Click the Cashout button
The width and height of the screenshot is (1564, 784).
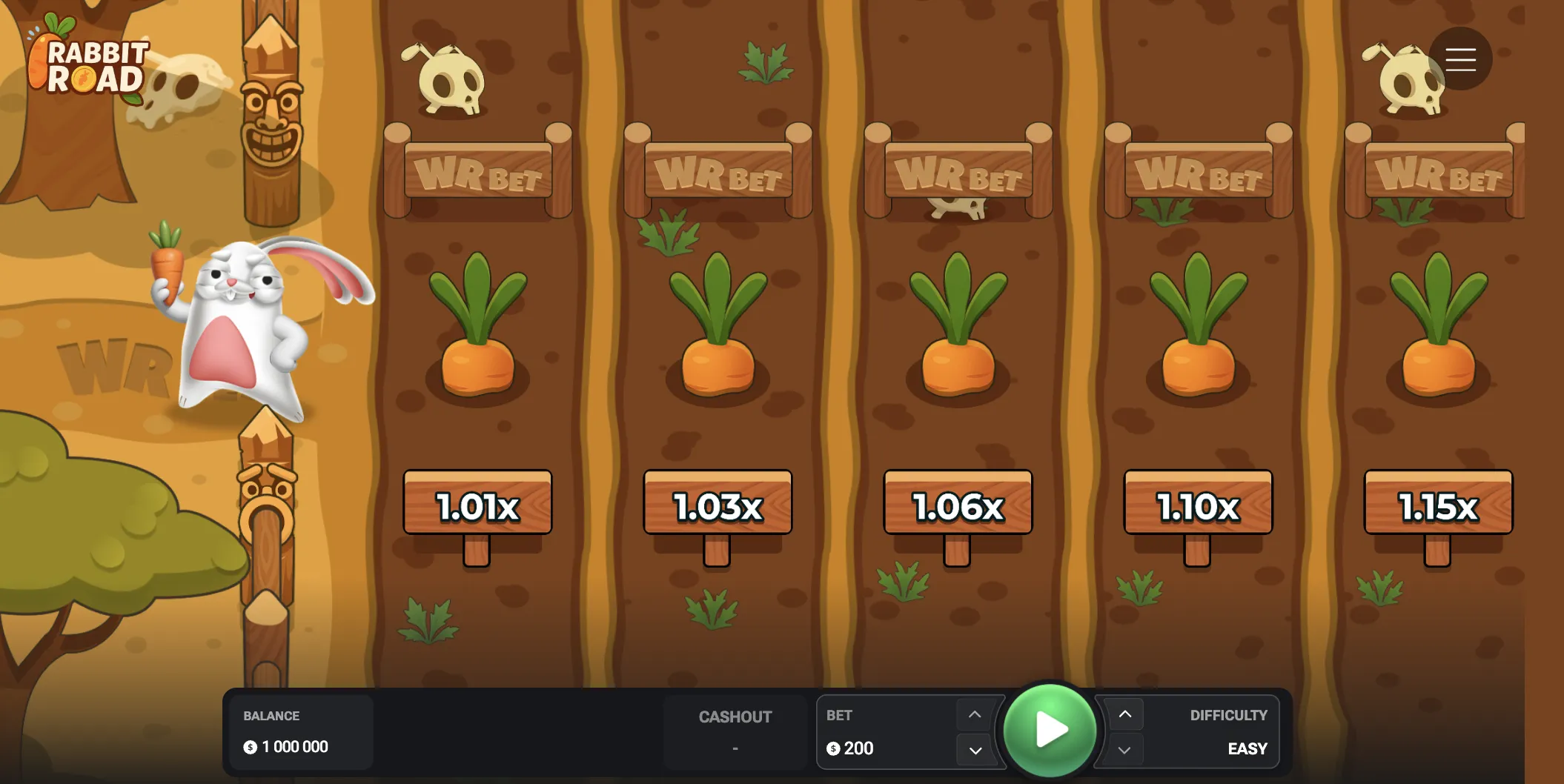735,731
